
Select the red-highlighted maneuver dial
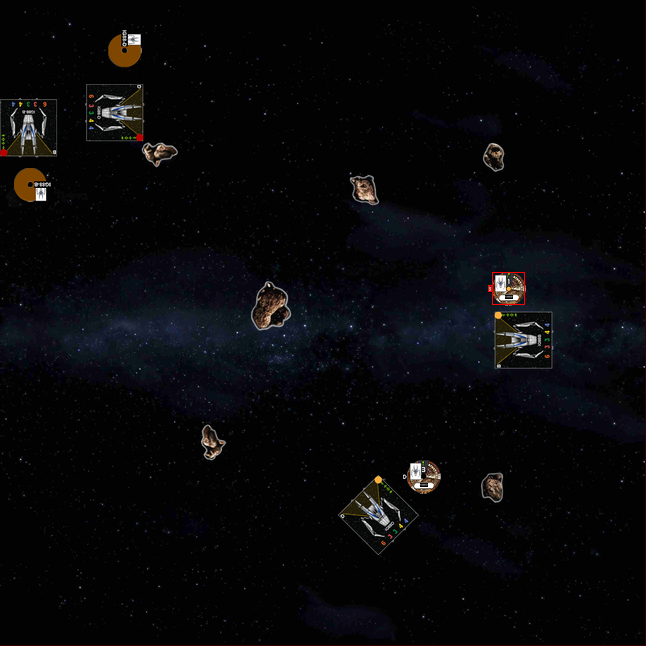pyautogui.click(x=508, y=288)
